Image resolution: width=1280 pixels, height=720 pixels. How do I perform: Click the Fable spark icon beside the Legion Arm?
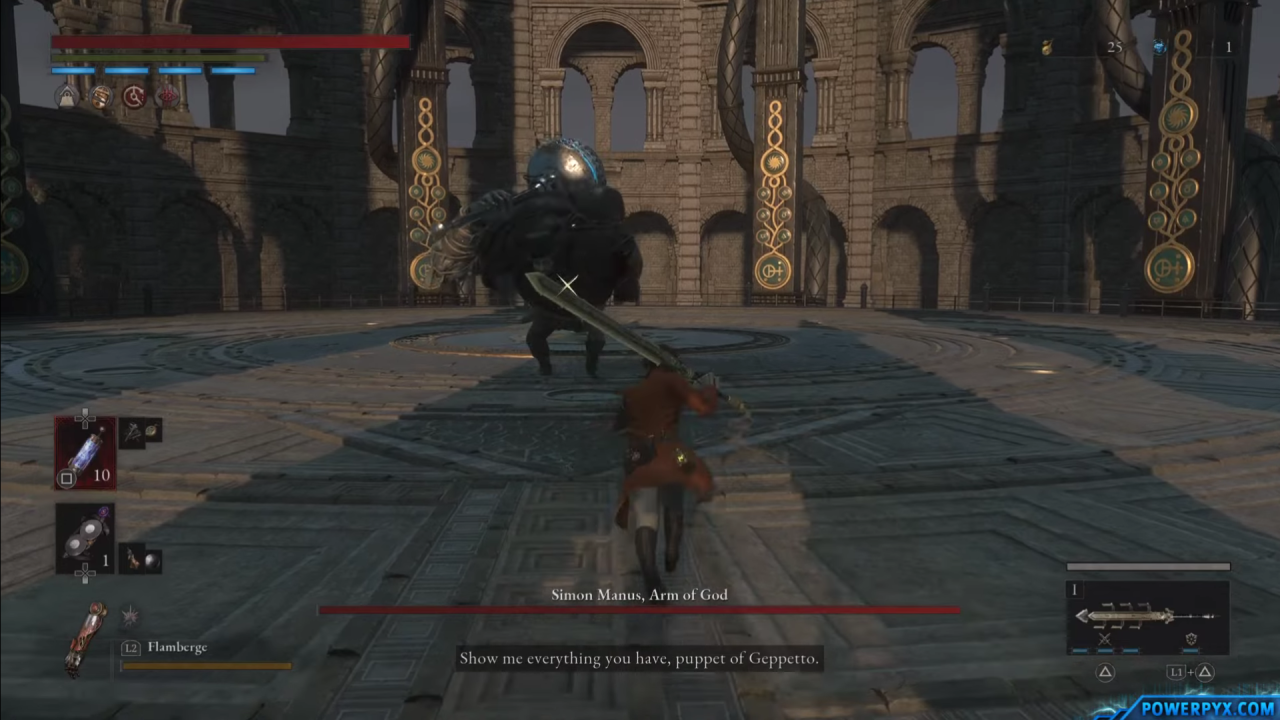129,615
